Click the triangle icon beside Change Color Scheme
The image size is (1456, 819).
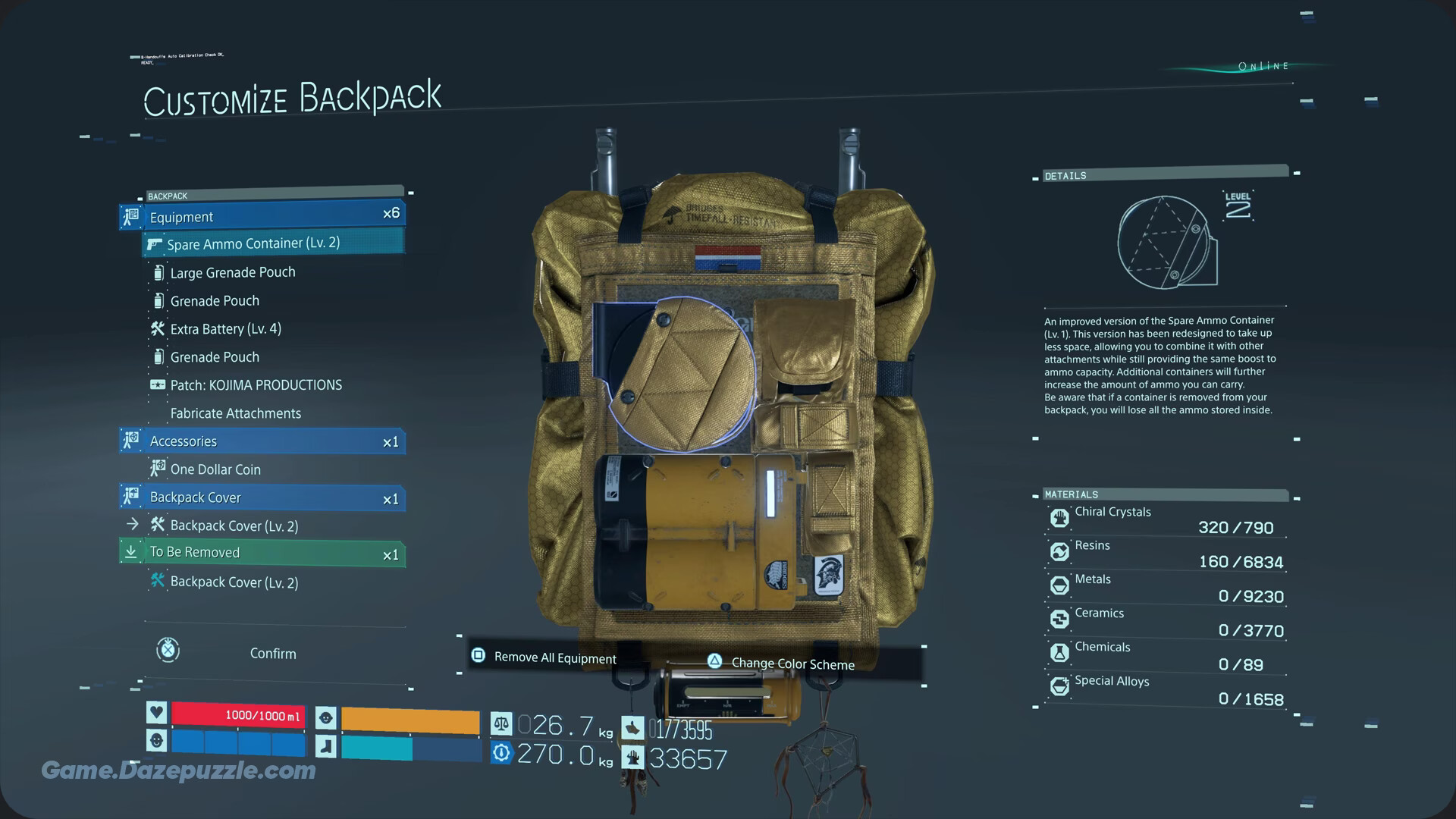(x=714, y=662)
